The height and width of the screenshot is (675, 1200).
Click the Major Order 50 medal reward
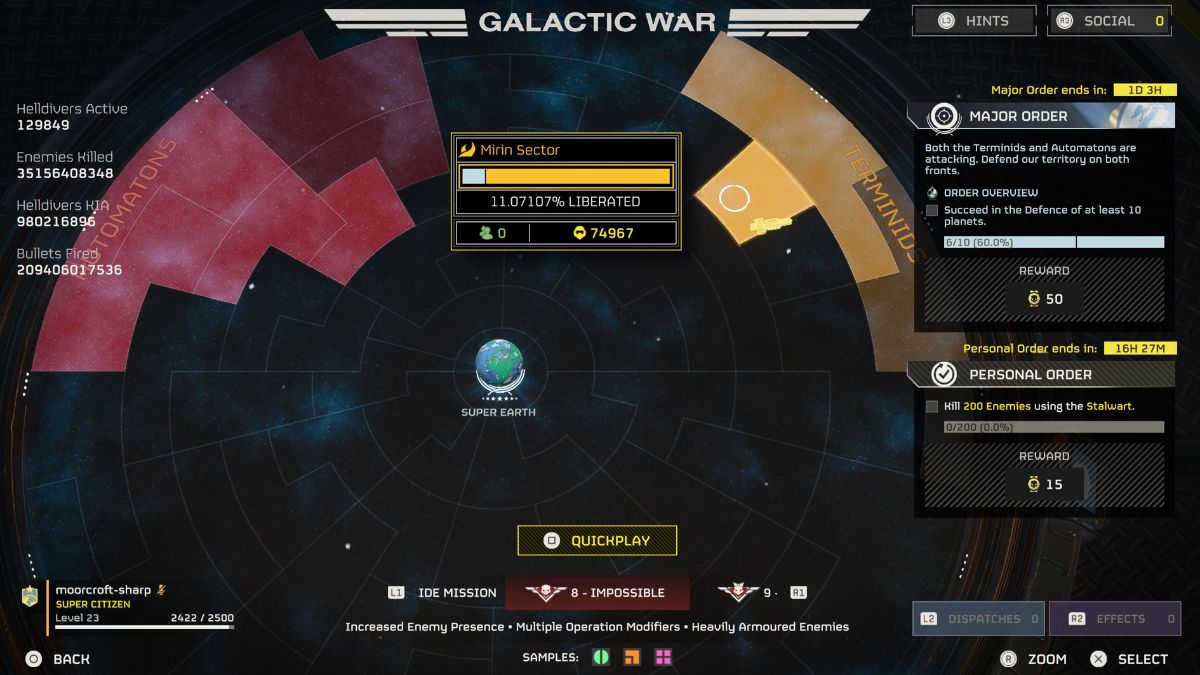[x=1044, y=299]
